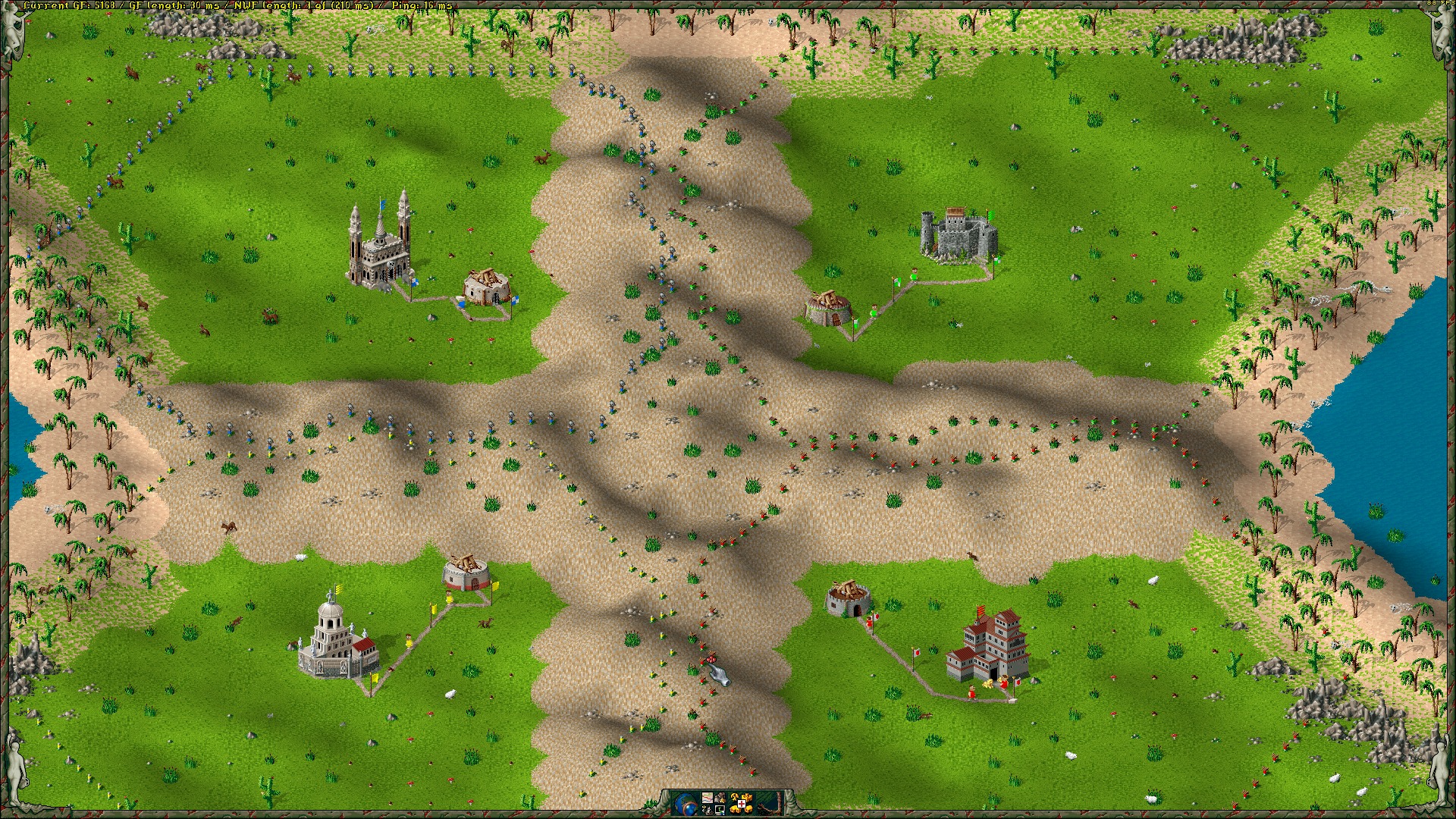
Task: Open the world map globe button
Action: 685,802
